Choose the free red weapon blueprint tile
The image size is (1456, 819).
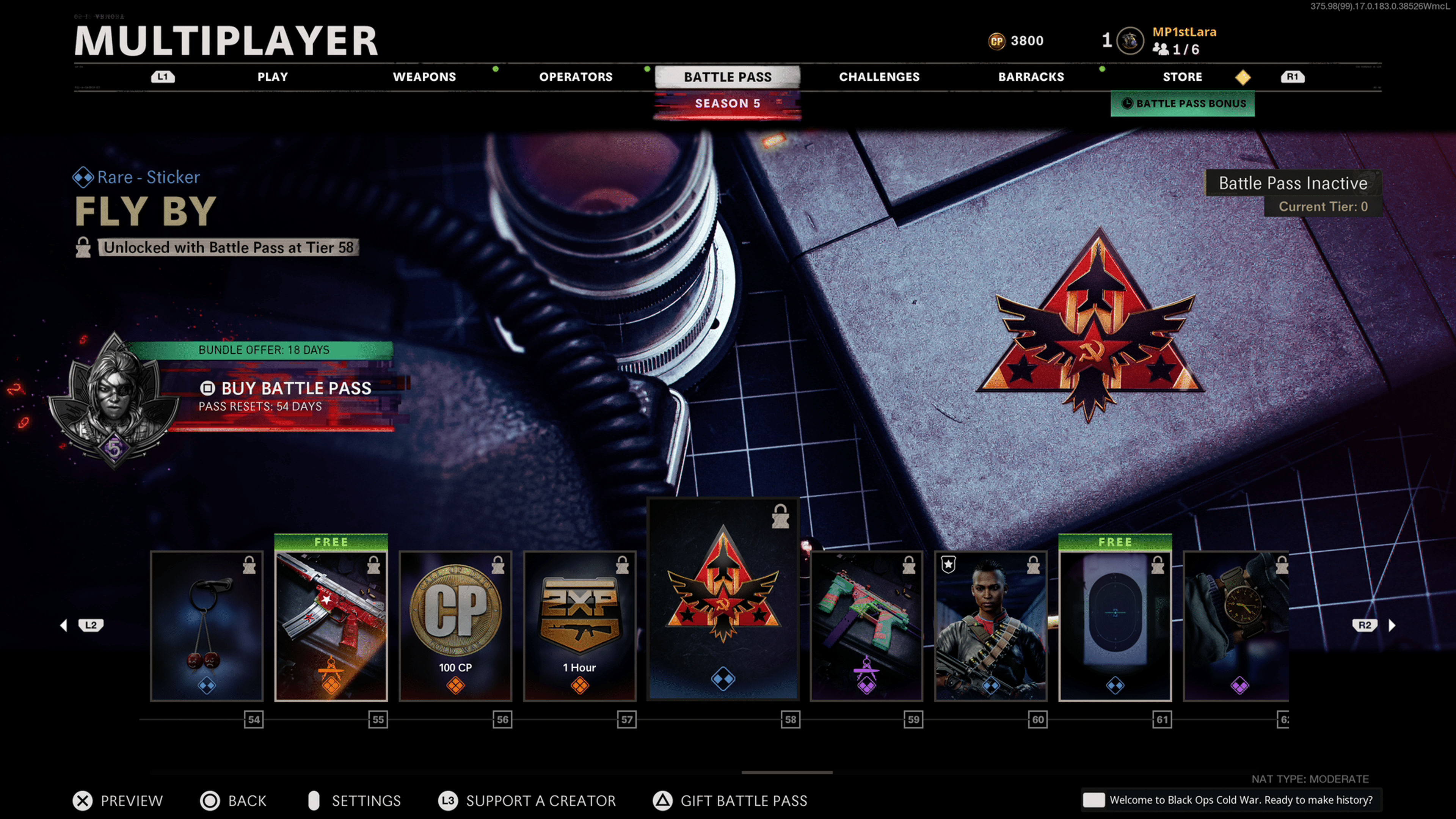click(x=331, y=626)
